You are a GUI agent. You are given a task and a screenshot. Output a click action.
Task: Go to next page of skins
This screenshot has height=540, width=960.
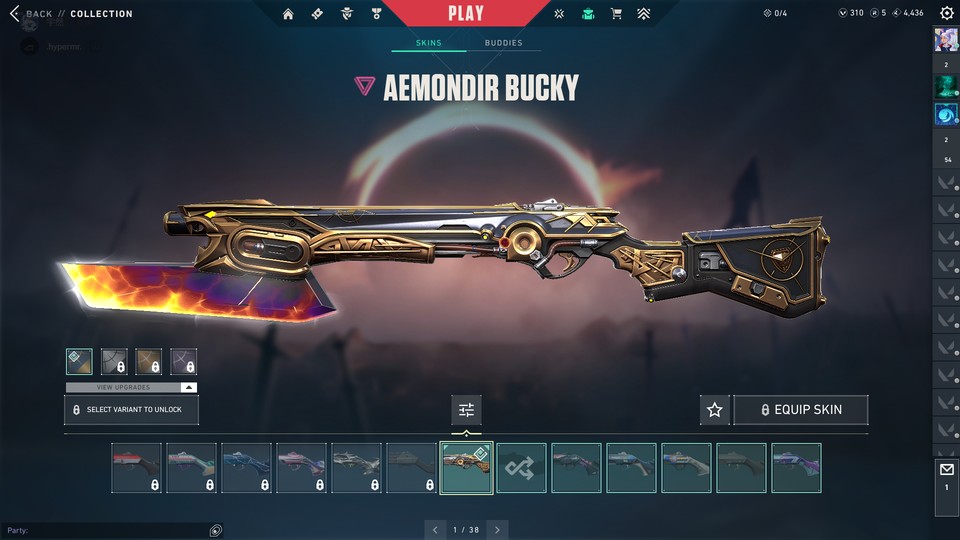click(497, 529)
